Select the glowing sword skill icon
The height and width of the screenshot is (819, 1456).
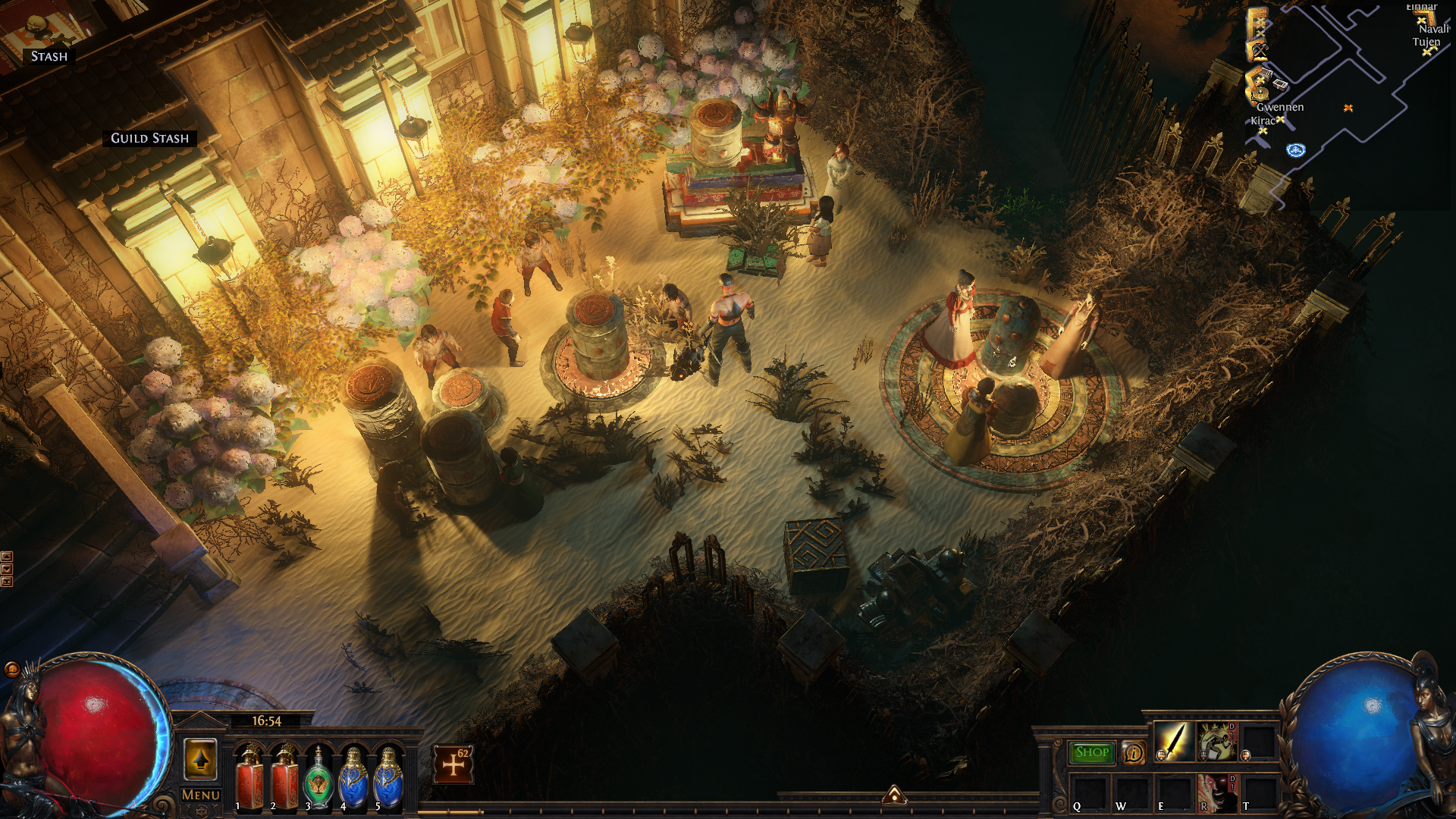click(x=1173, y=742)
